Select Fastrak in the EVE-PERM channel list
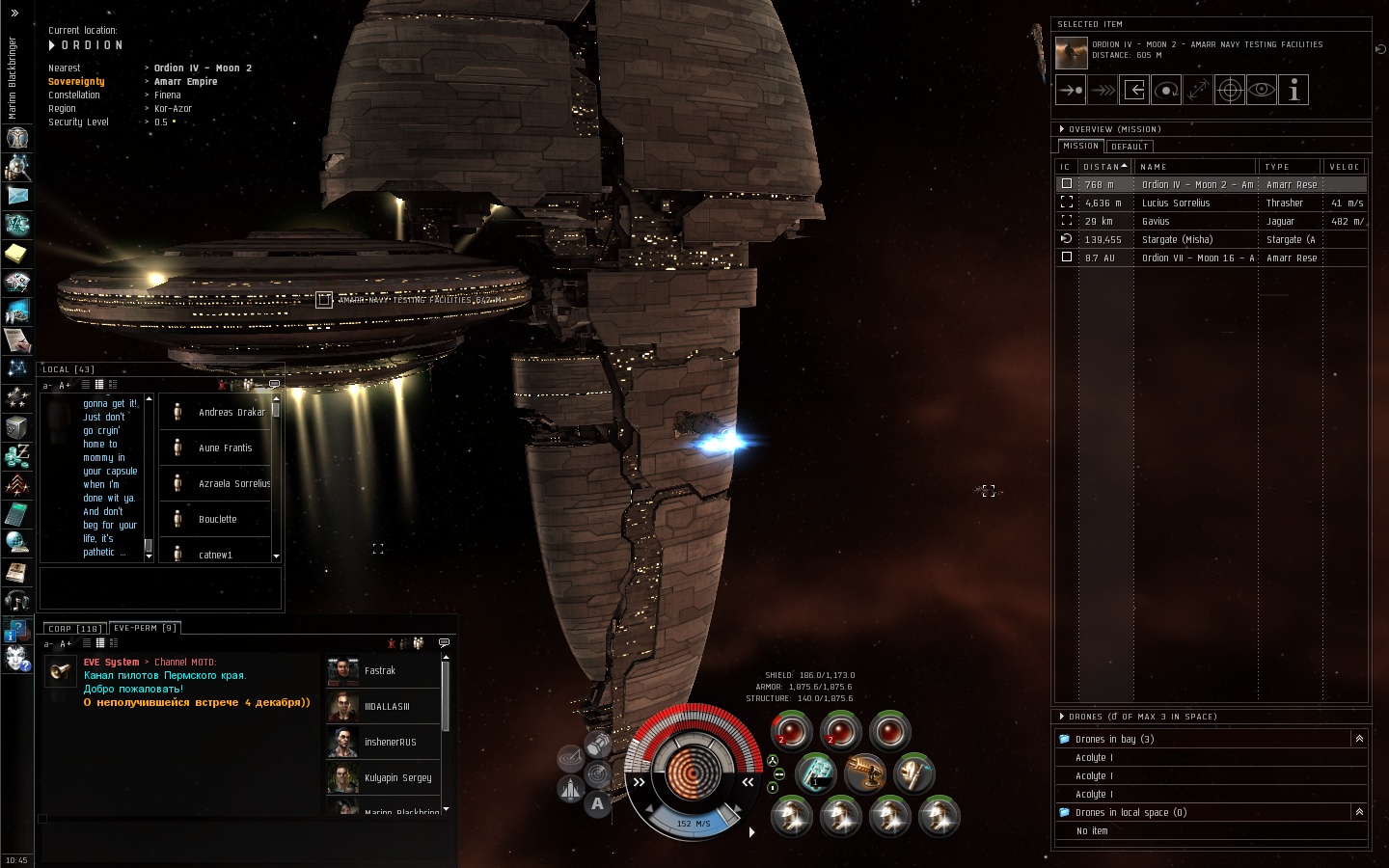Image resolution: width=1389 pixels, height=868 pixels. [380, 671]
